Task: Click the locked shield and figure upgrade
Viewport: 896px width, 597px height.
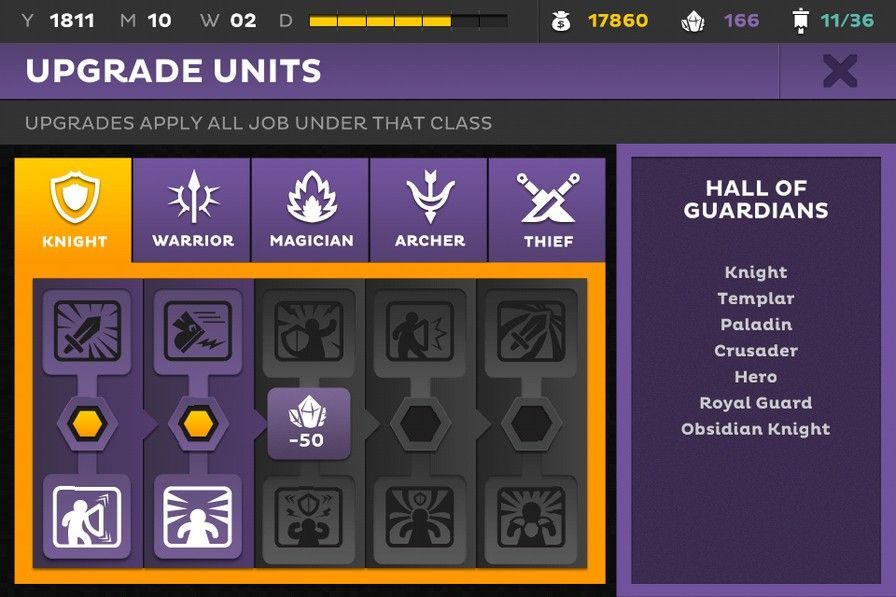Action: pos(309,331)
